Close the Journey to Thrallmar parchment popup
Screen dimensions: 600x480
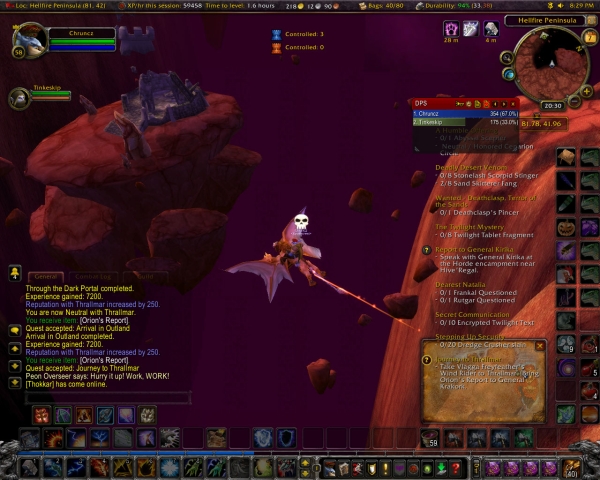point(540,346)
